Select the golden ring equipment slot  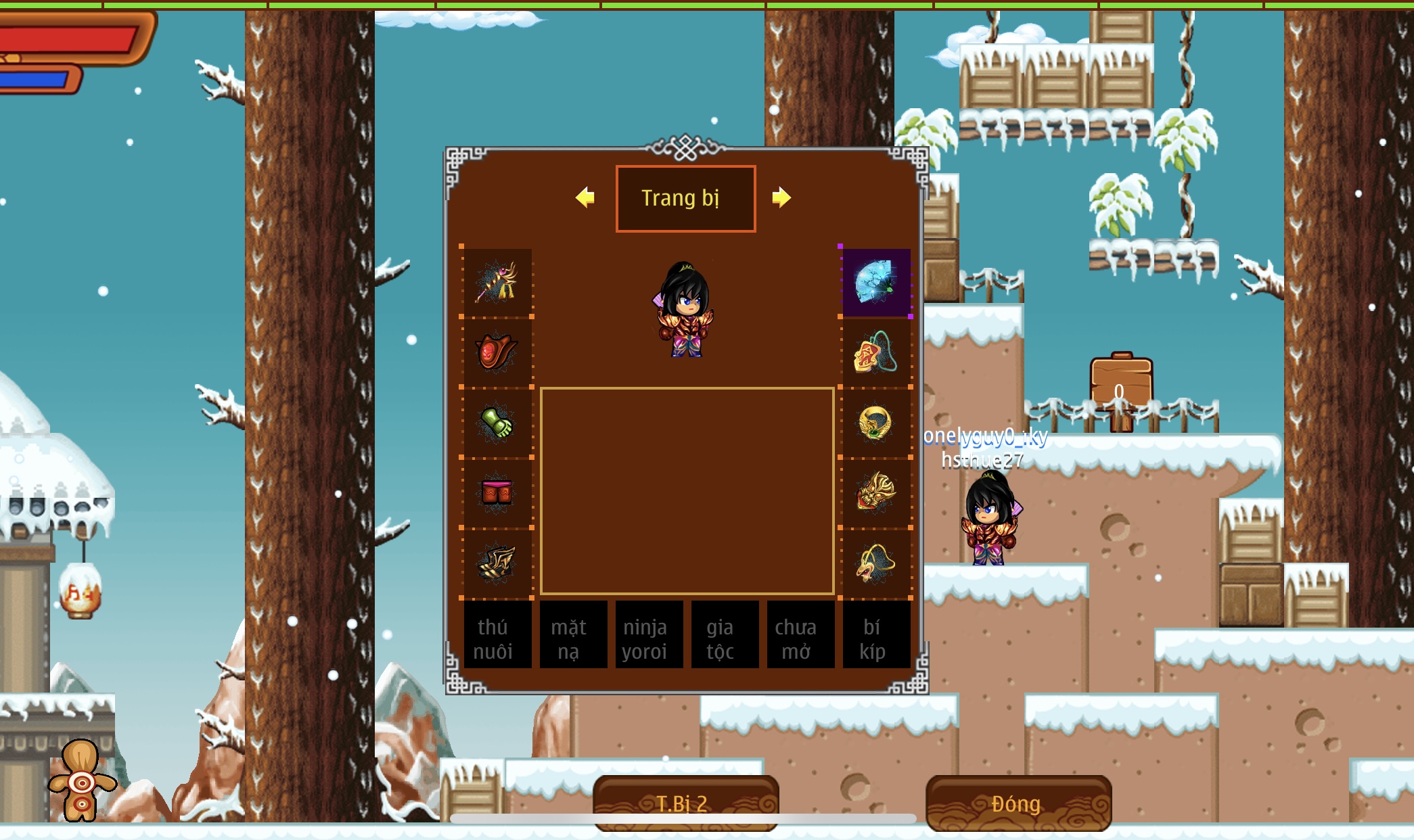pos(876,423)
